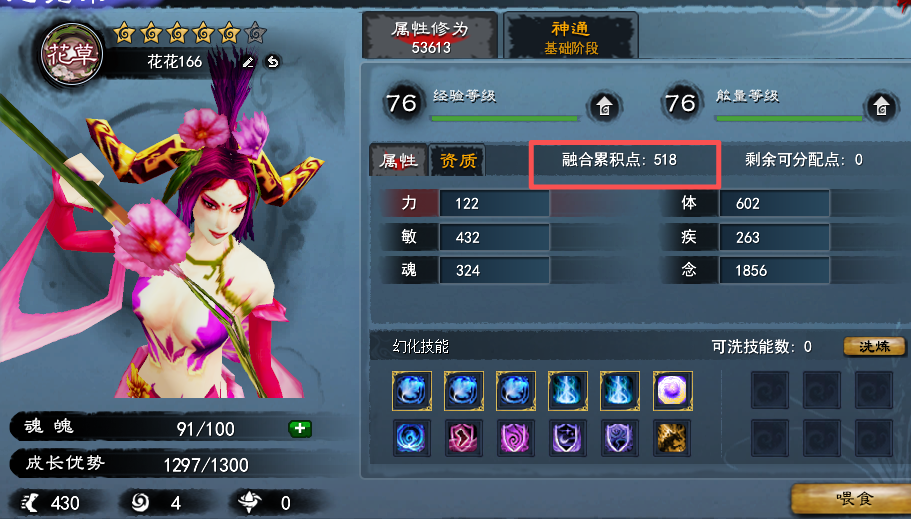Select the purple orb skill icon
Viewport: 911px width, 519px height.
[x=672, y=390]
